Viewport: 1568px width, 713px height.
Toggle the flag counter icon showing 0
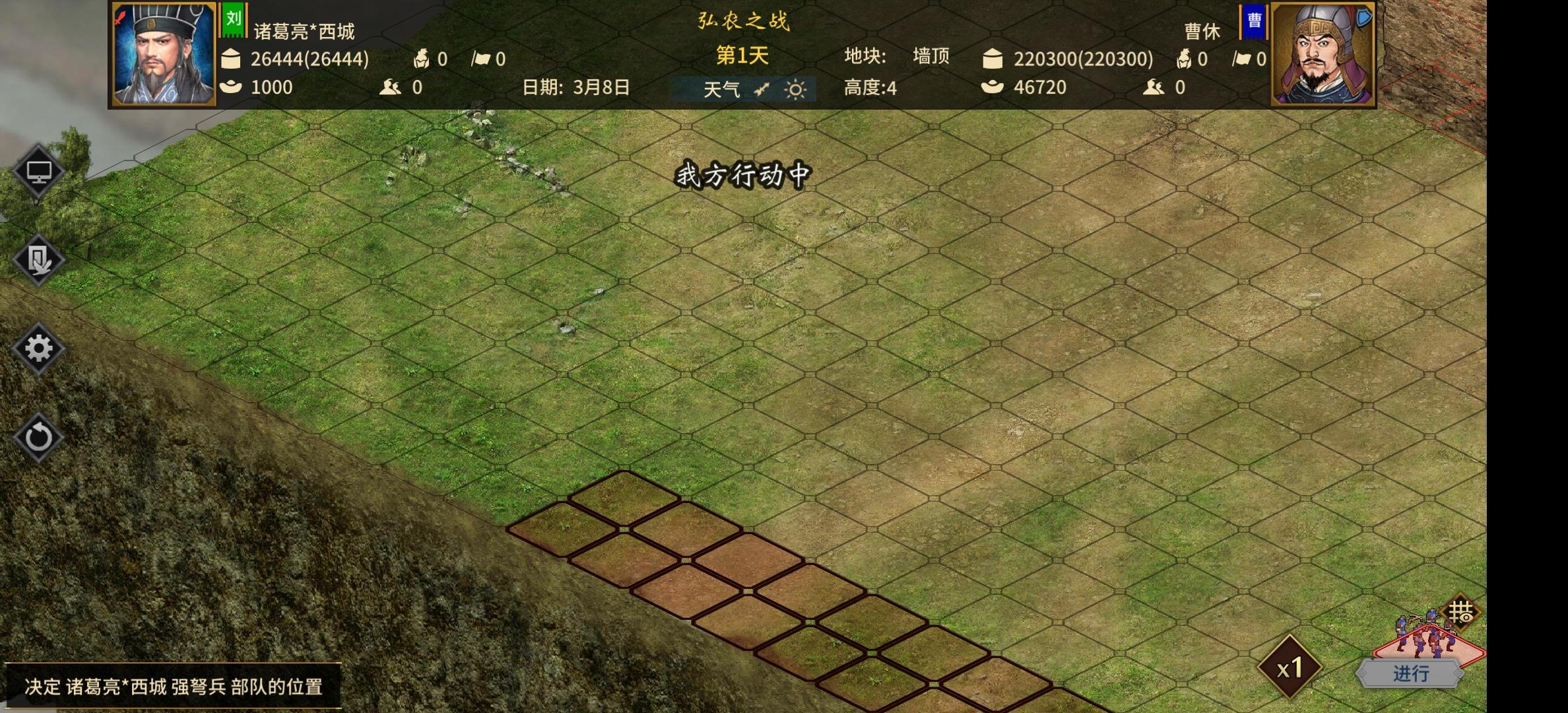[480, 59]
